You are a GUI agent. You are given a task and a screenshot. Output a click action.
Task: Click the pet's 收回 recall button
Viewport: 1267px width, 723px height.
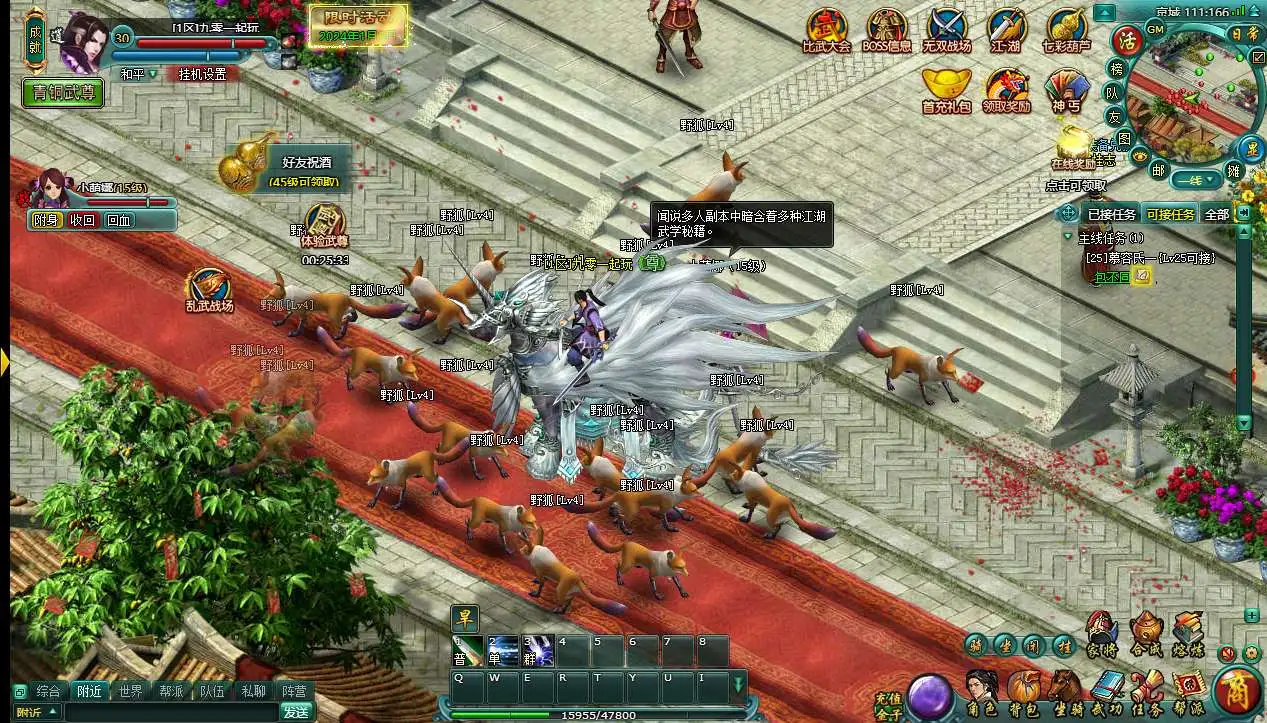82,220
